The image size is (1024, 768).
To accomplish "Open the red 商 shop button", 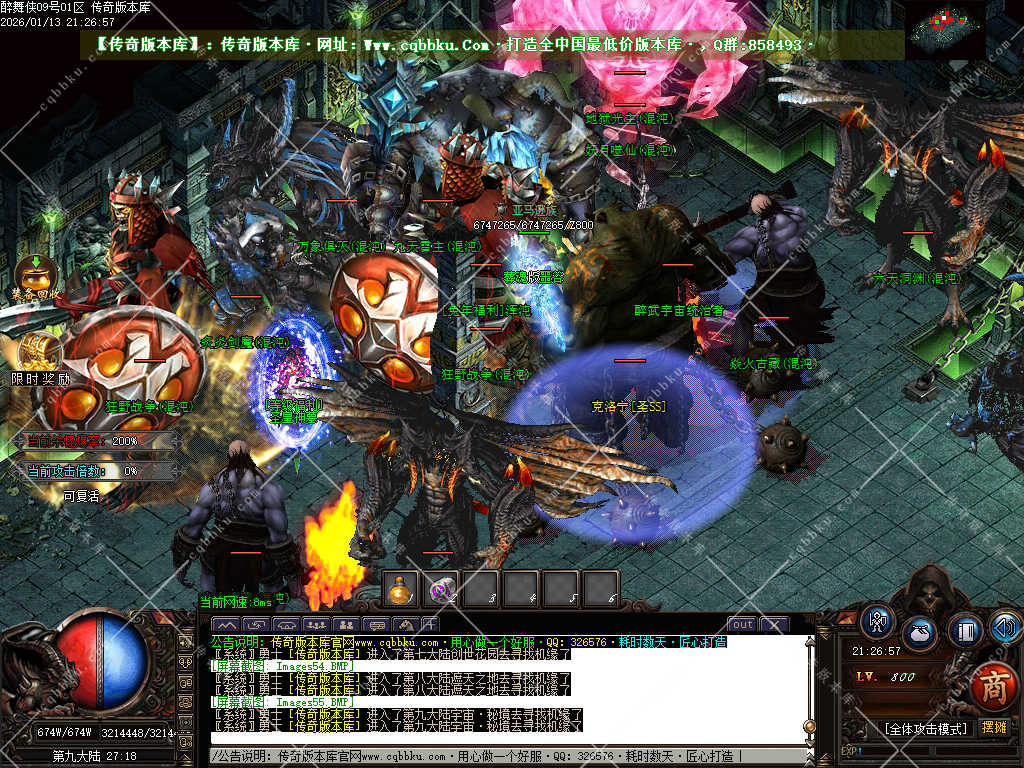I will tap(993, 689).
